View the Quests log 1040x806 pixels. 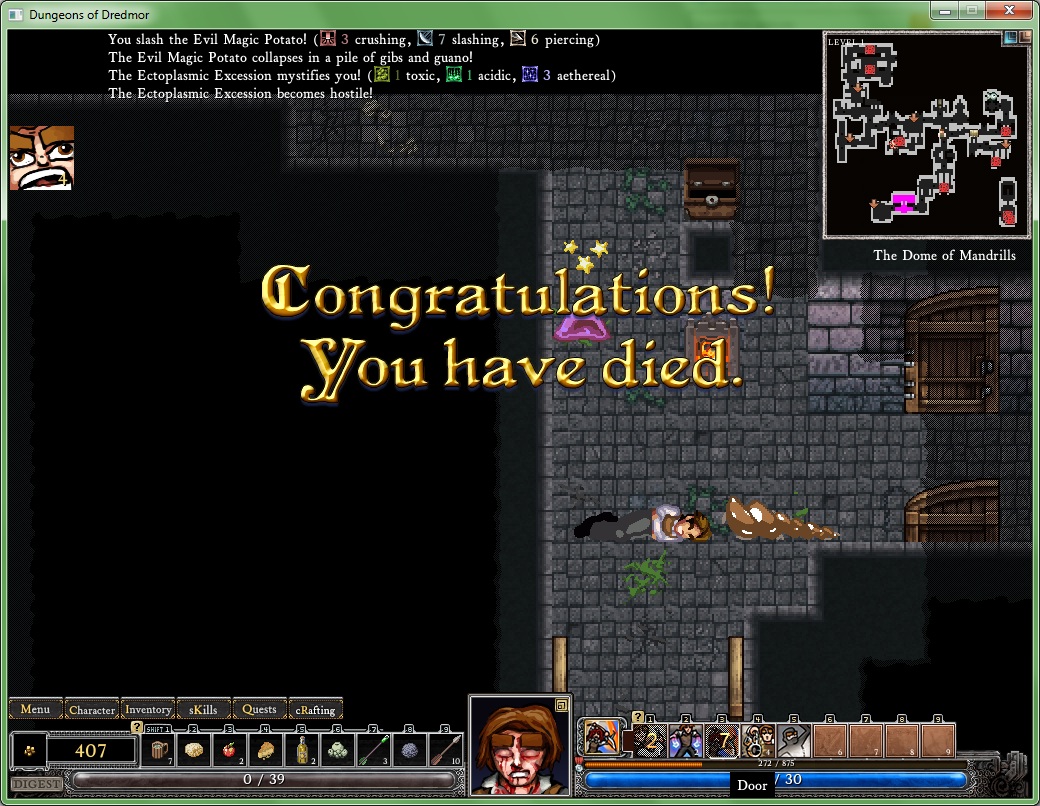[260, 709]
